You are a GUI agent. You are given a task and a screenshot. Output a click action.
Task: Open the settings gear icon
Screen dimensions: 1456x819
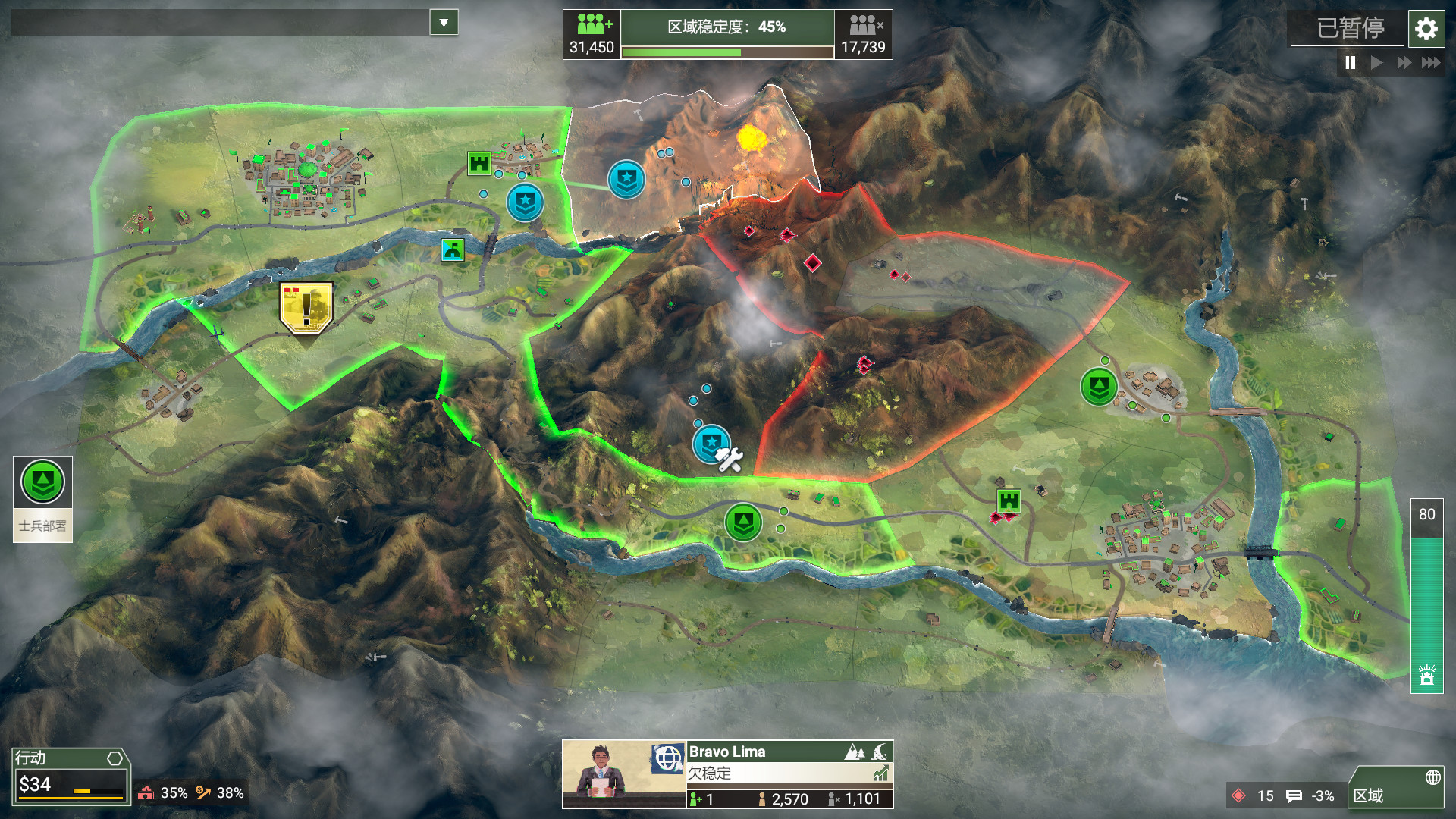[1426, 30]
